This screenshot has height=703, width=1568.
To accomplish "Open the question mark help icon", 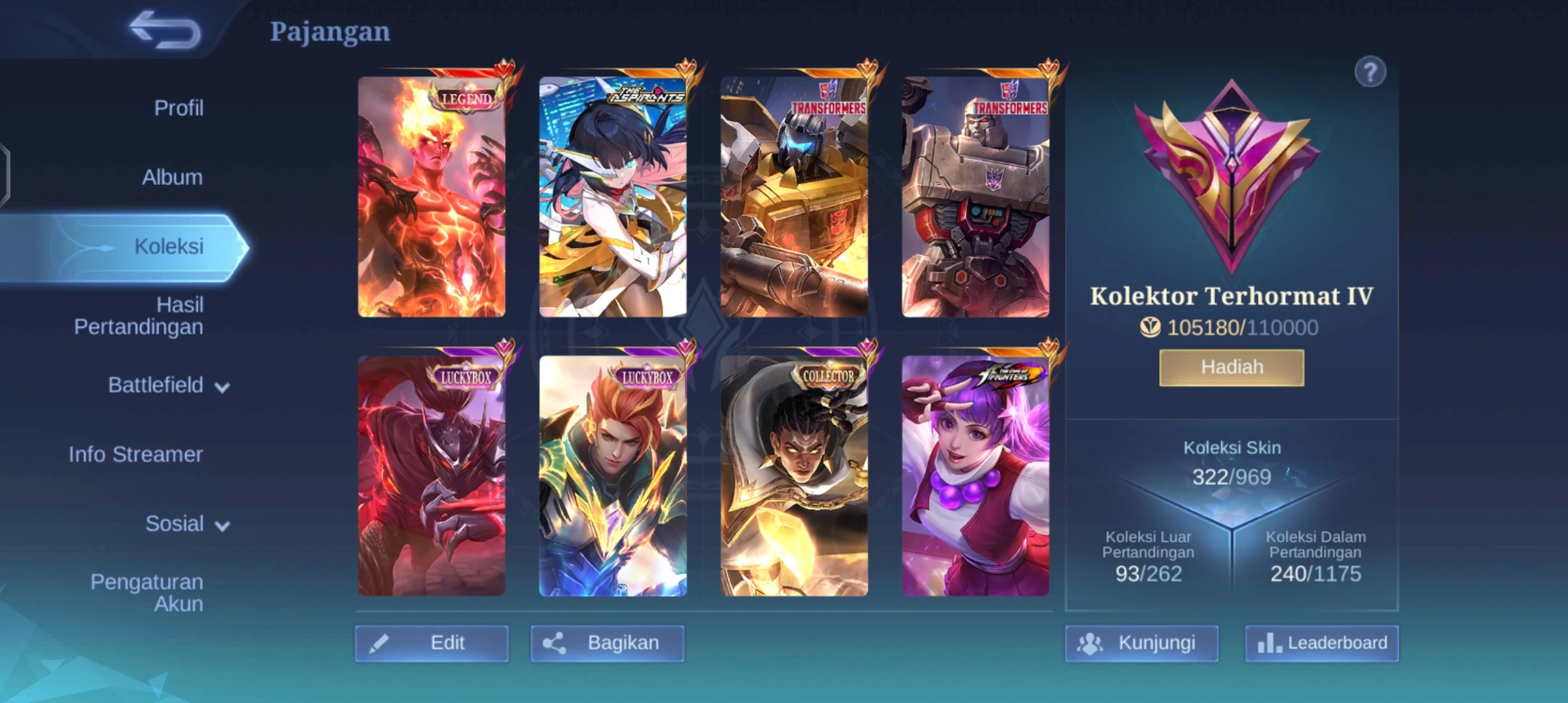I will [x=1370, y=72].
